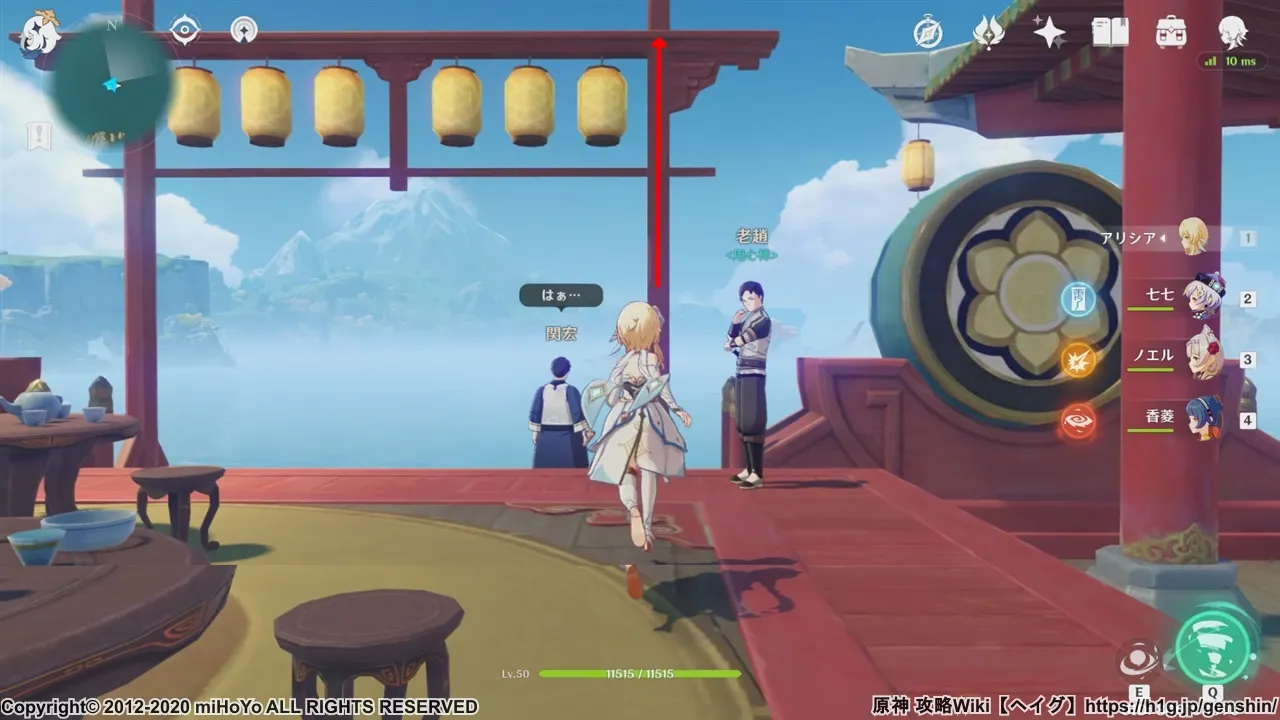This screenshot has height=720, width=1280.
Task: Click the circular icon beside the eye icon
Action: 244,31
